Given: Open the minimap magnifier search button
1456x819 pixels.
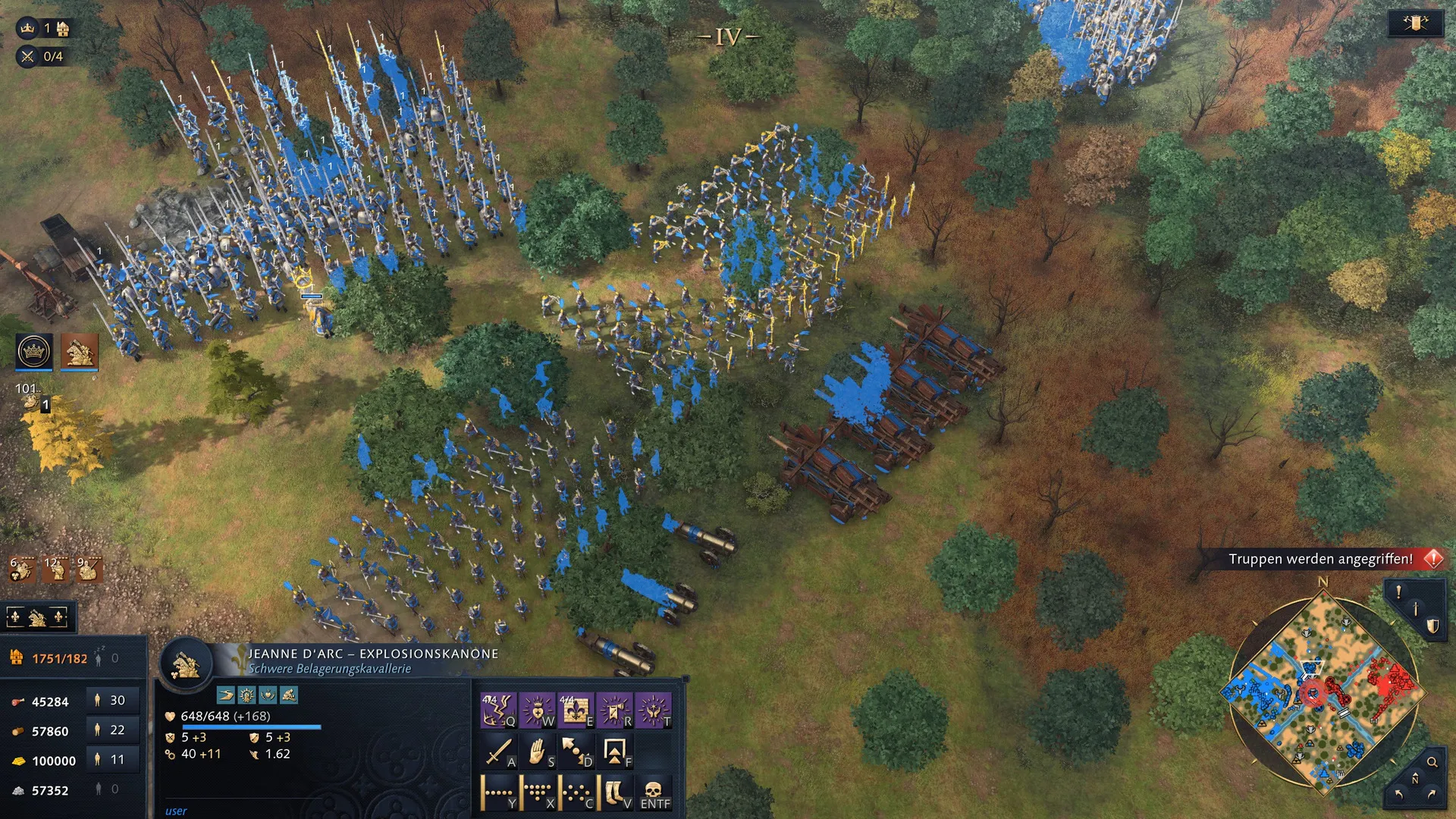Looking at the screenshot, I should (1432, 762).
